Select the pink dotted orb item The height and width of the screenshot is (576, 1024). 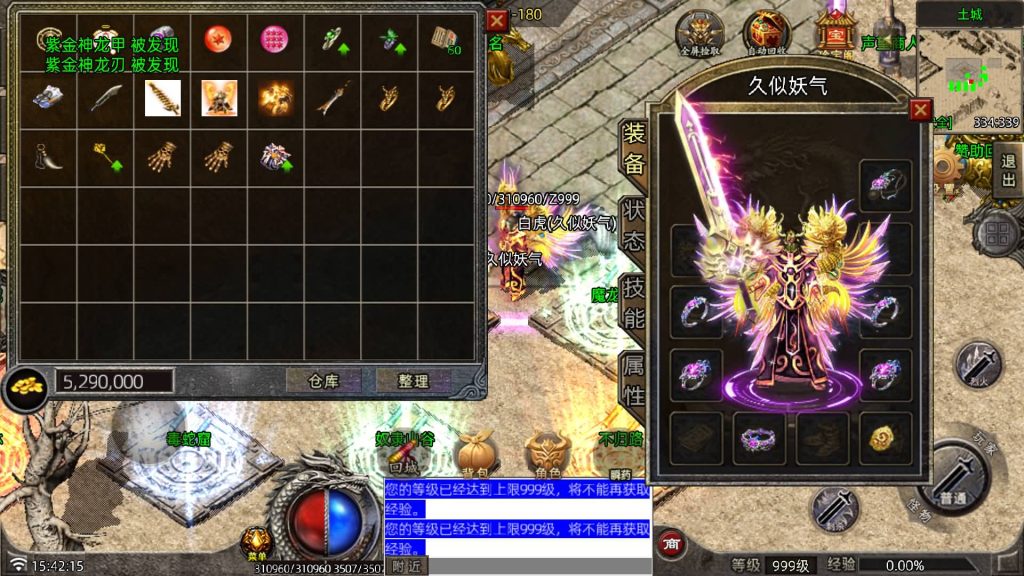[274, 39]
